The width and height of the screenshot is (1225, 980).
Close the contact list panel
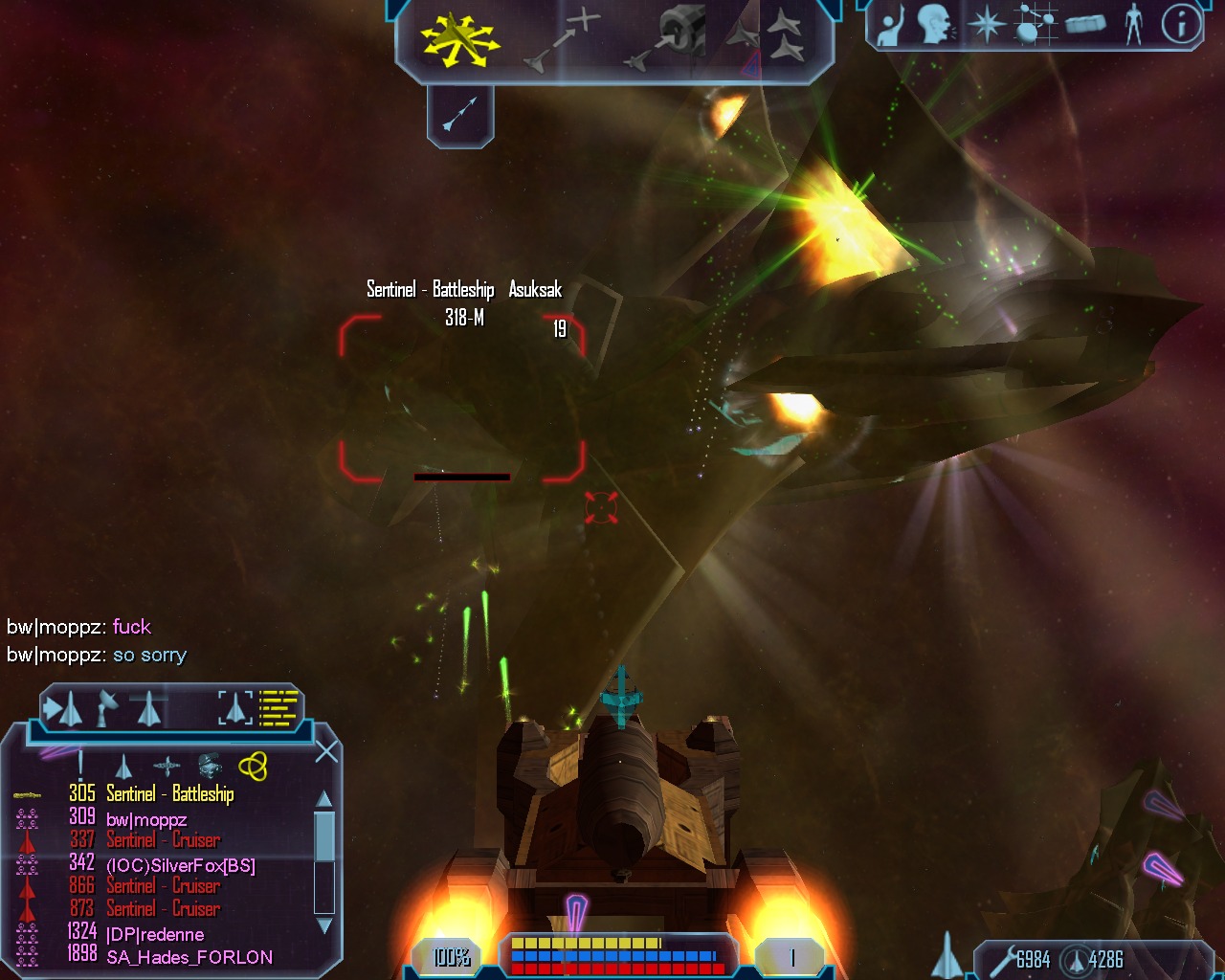326,752
